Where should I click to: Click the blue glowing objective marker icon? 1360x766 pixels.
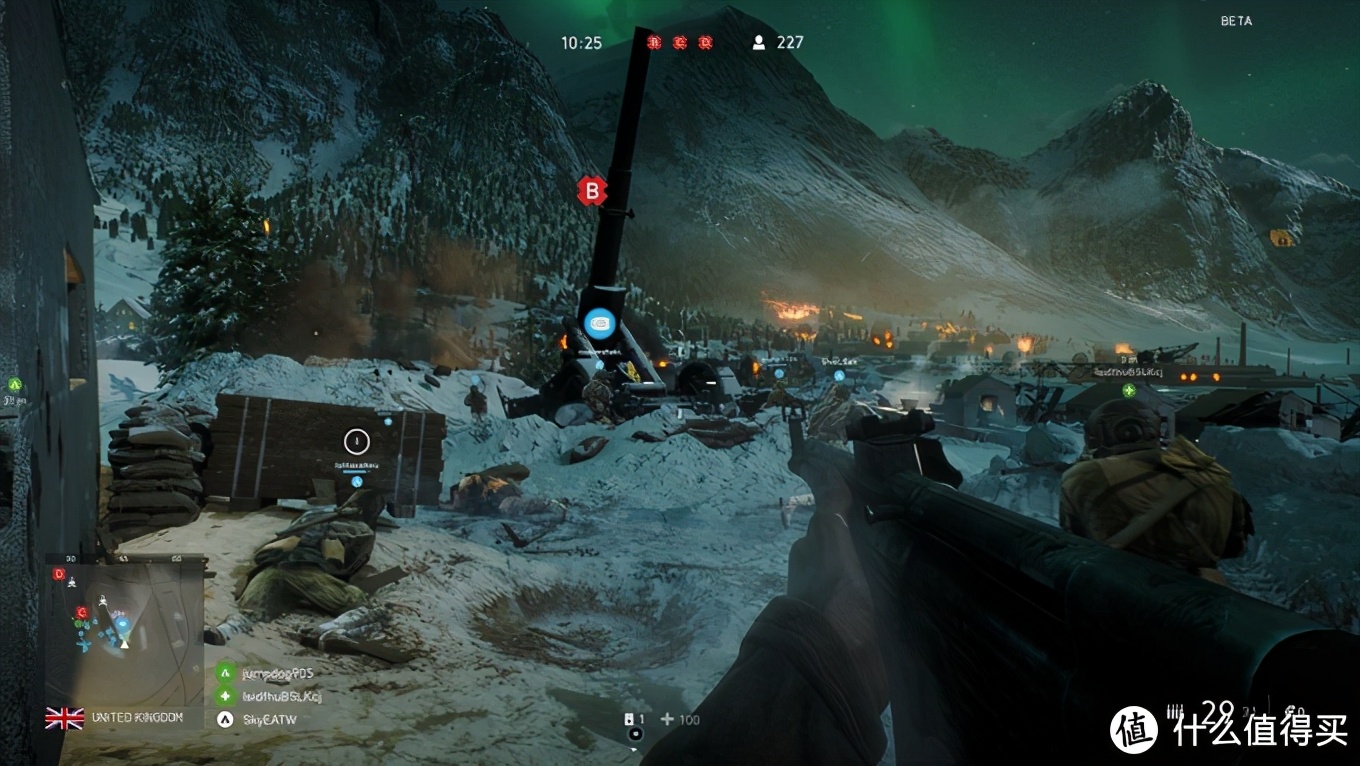598,322
